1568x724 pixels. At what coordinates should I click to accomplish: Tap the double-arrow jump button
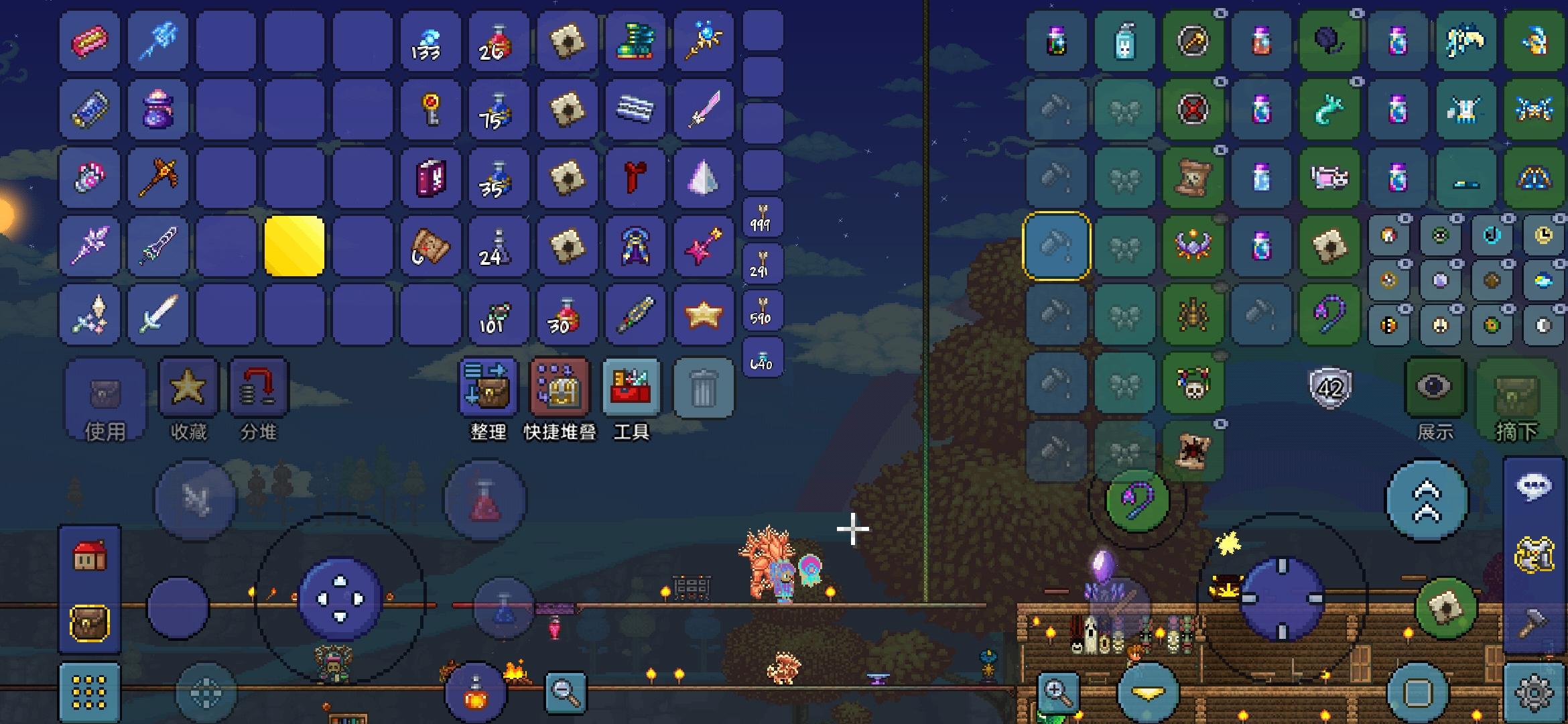[x=1427, y=500]
